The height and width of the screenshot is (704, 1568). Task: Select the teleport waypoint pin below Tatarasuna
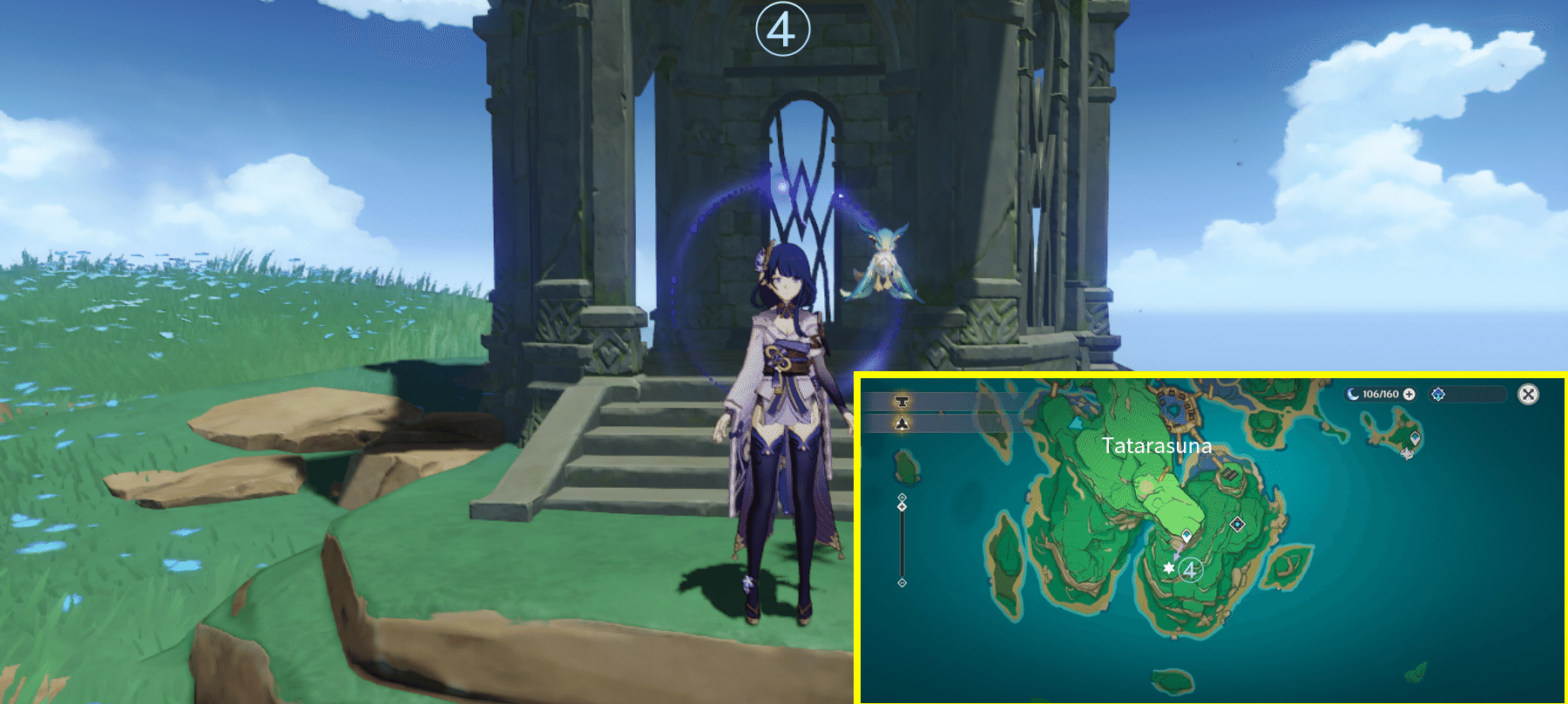point(1186,533)
